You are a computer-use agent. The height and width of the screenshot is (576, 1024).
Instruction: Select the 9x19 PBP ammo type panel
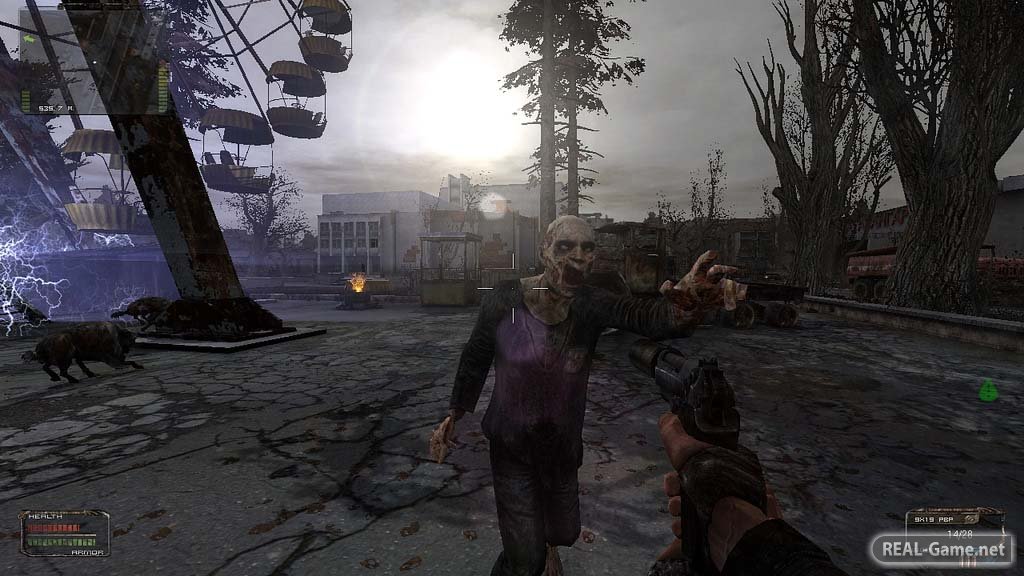point(953,520)
